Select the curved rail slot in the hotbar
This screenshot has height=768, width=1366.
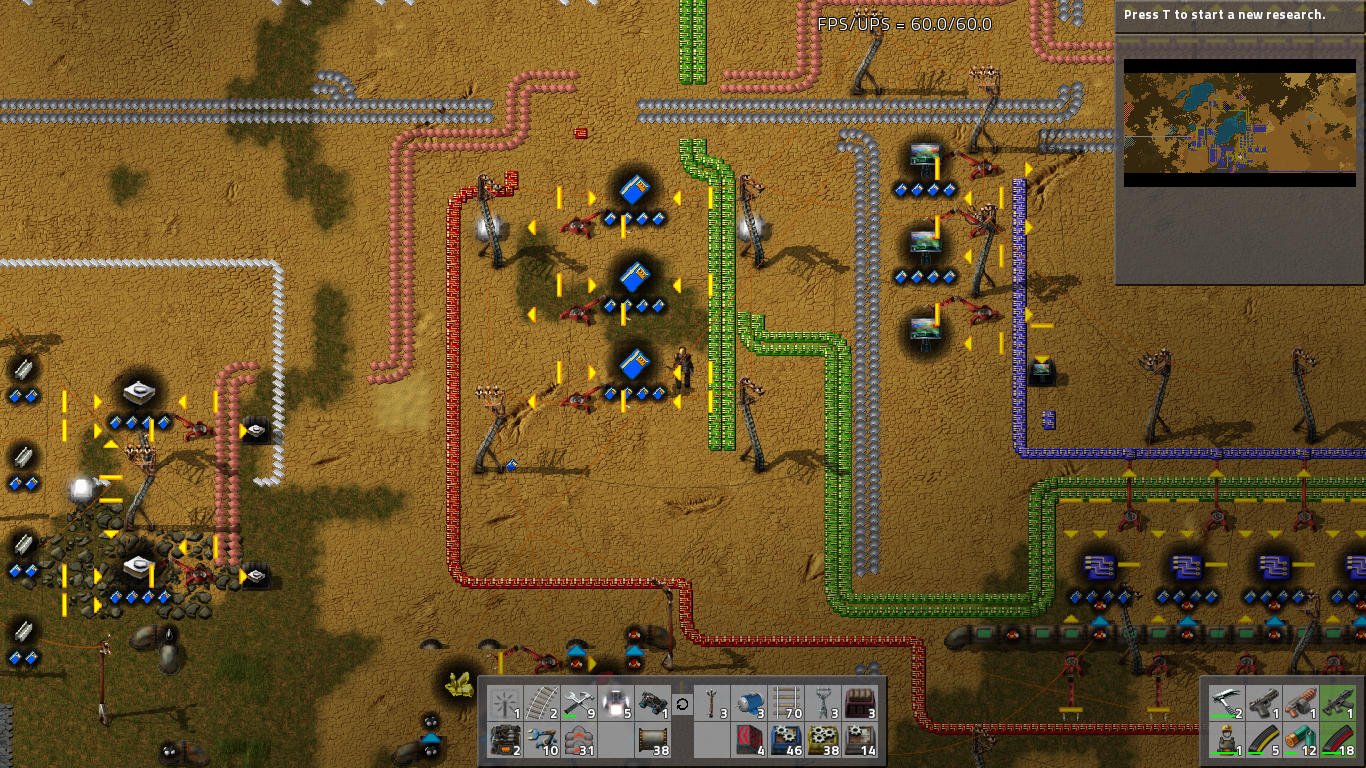click(x=541, y=703)
